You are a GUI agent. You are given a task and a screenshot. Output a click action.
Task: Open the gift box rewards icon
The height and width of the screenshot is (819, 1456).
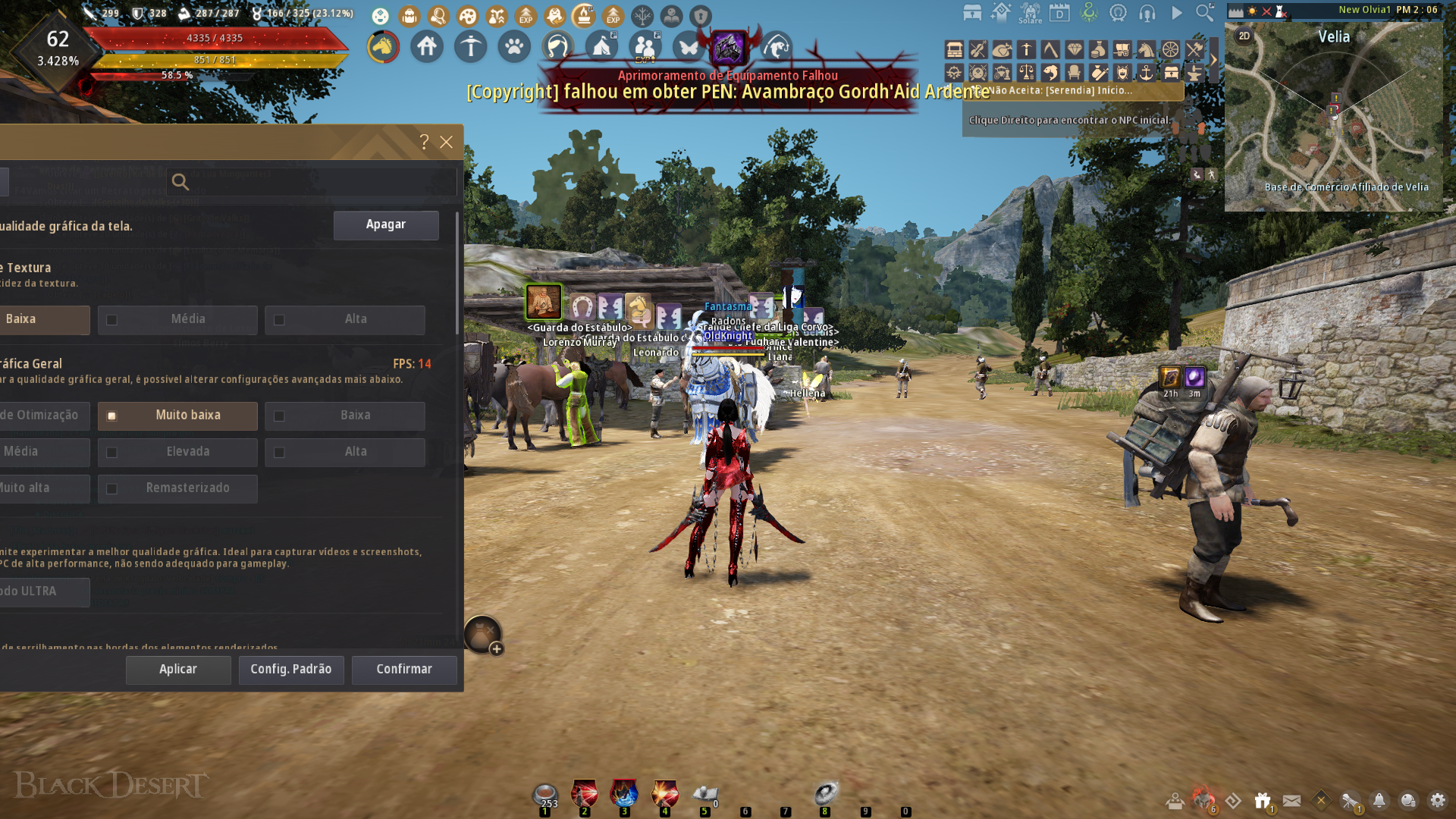pyautogui.click(x=1263, y=800)
